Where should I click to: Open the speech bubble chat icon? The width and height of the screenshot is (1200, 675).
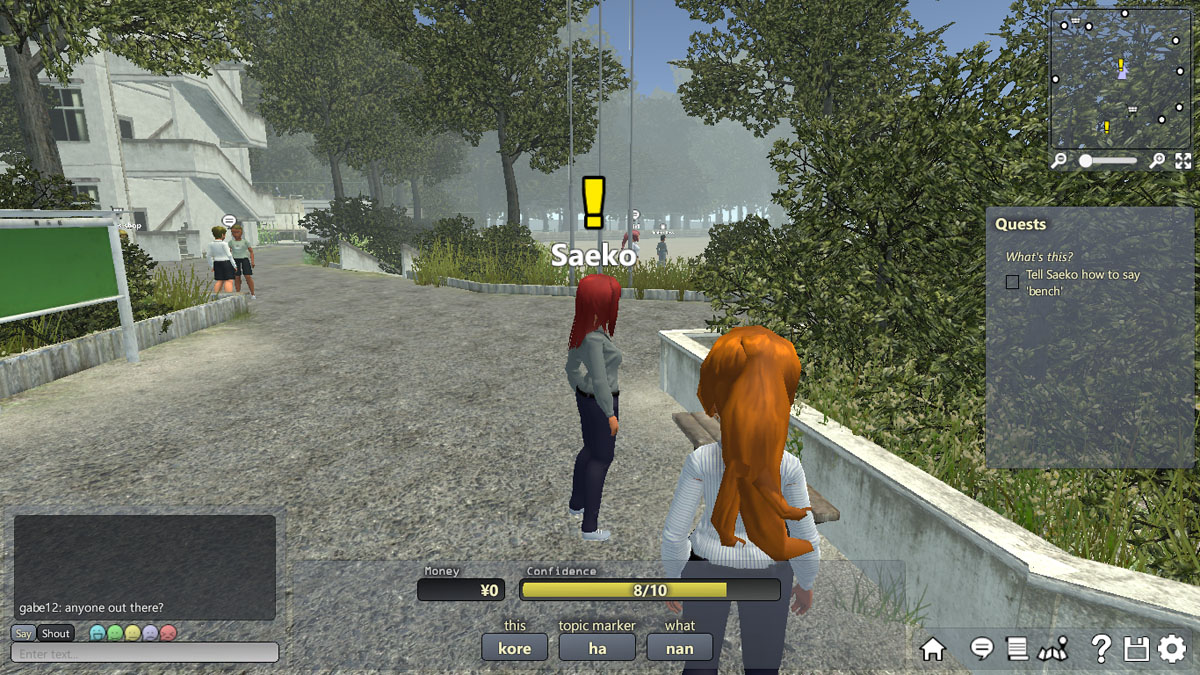click(x=982, y=649)
